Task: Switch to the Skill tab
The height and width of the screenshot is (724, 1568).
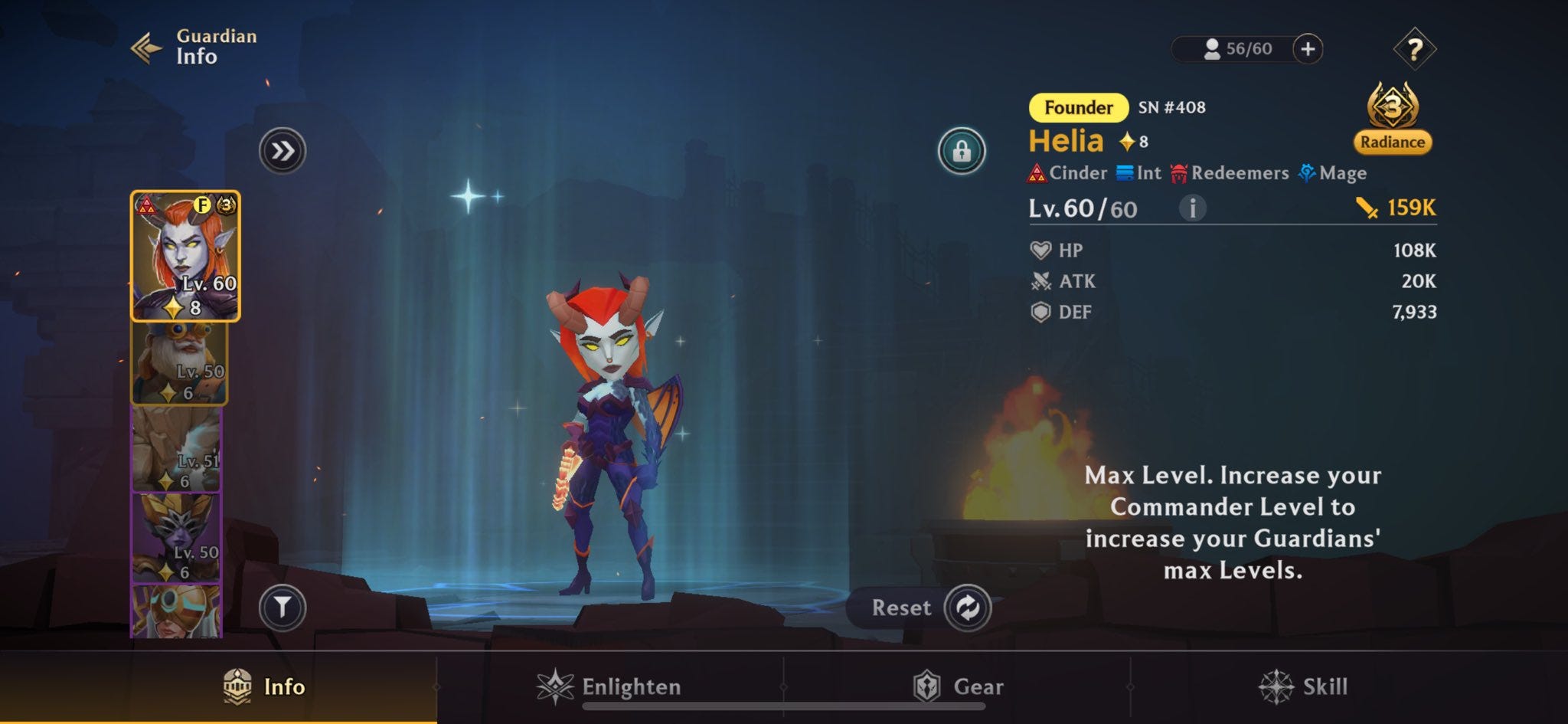Action: tap(1304, 686)
